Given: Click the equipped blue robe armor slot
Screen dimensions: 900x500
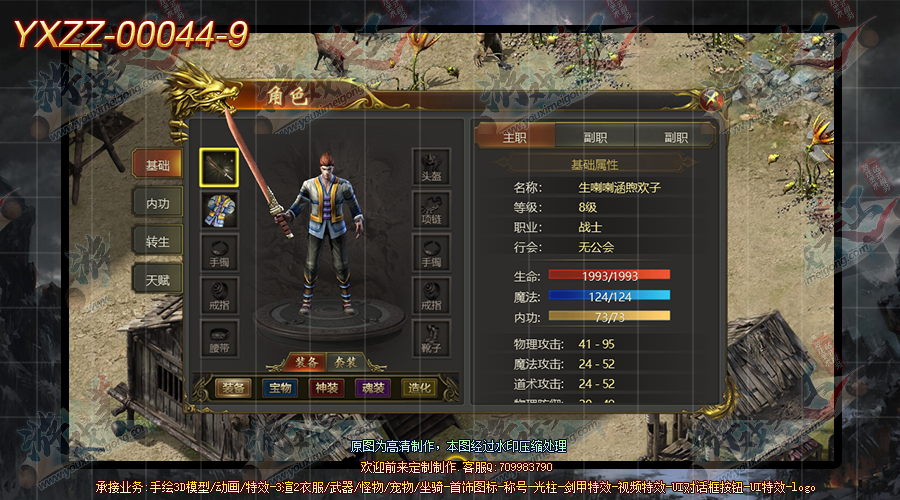Looking at the screenshot, I should 219,211.
